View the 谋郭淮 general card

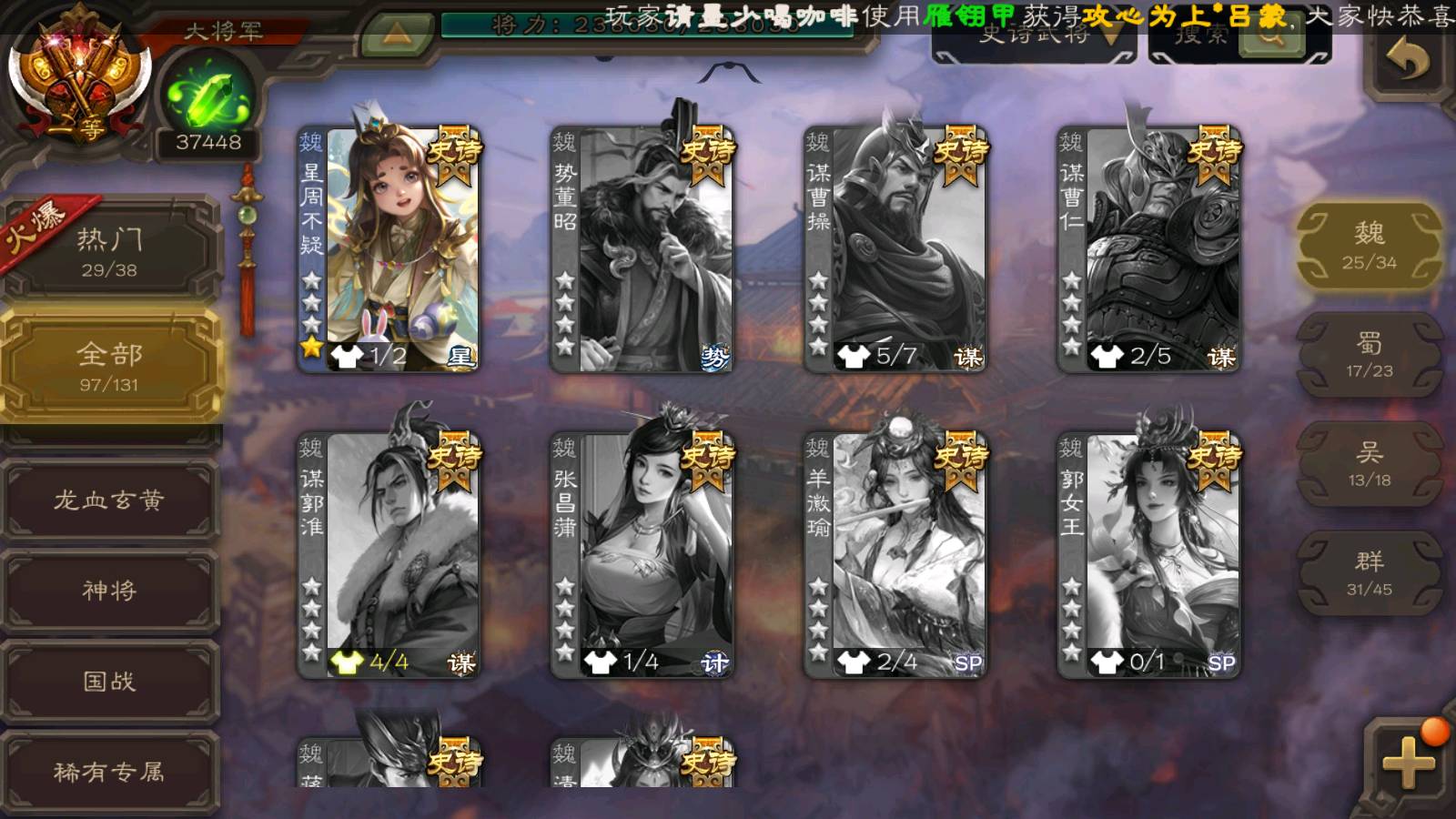click(389, 554)
